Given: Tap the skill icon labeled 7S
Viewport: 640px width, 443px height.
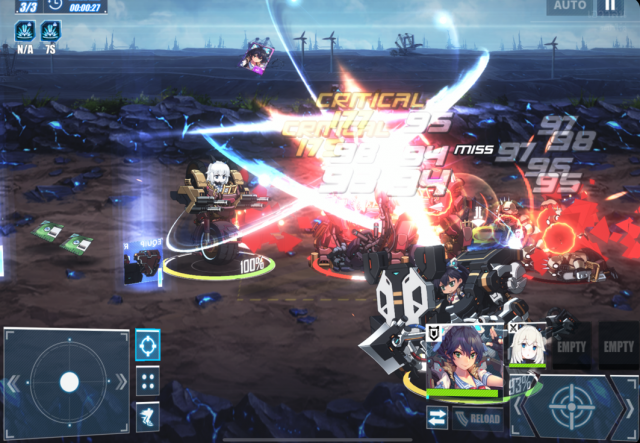Looking at the screenshot, I should click(49, 30).
